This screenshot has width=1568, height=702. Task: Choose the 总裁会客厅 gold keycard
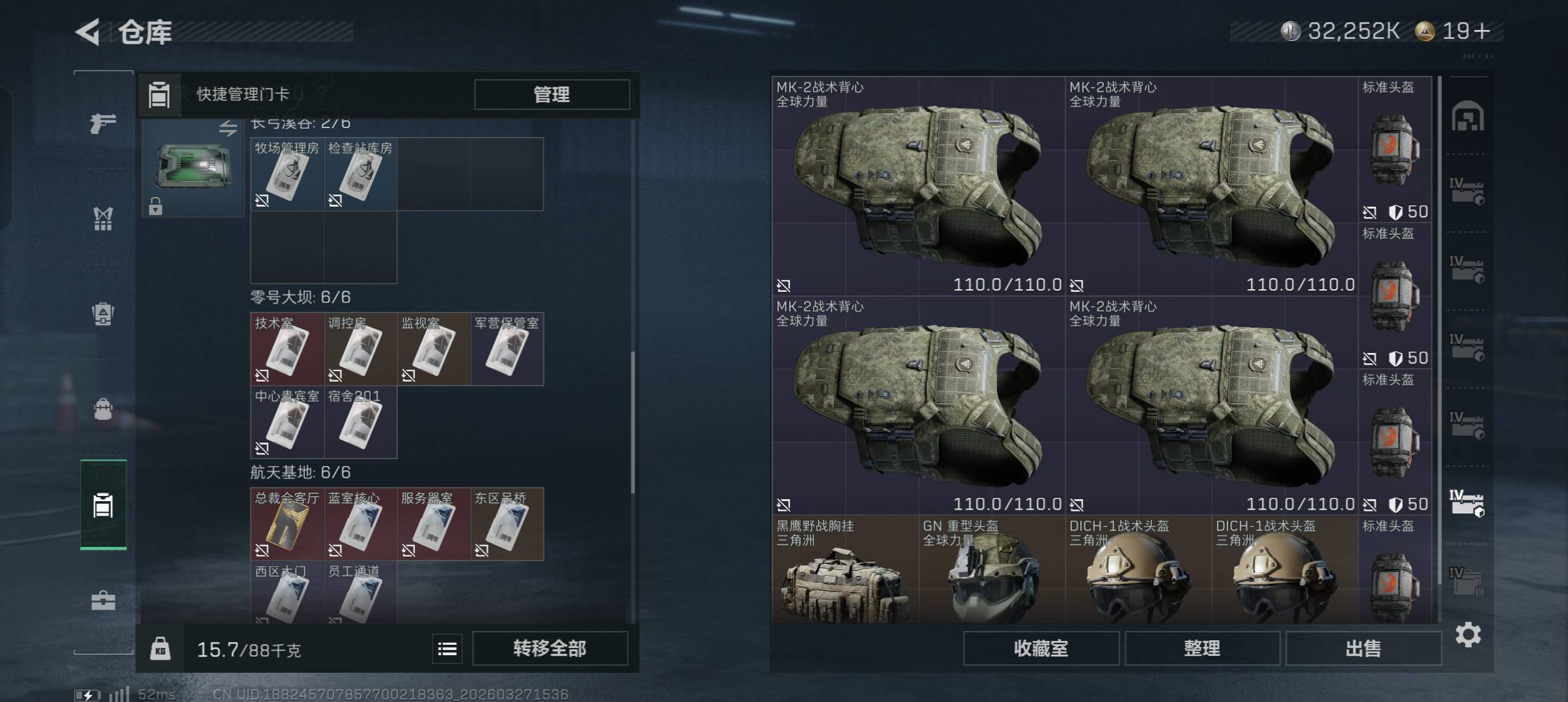point(287,524)
